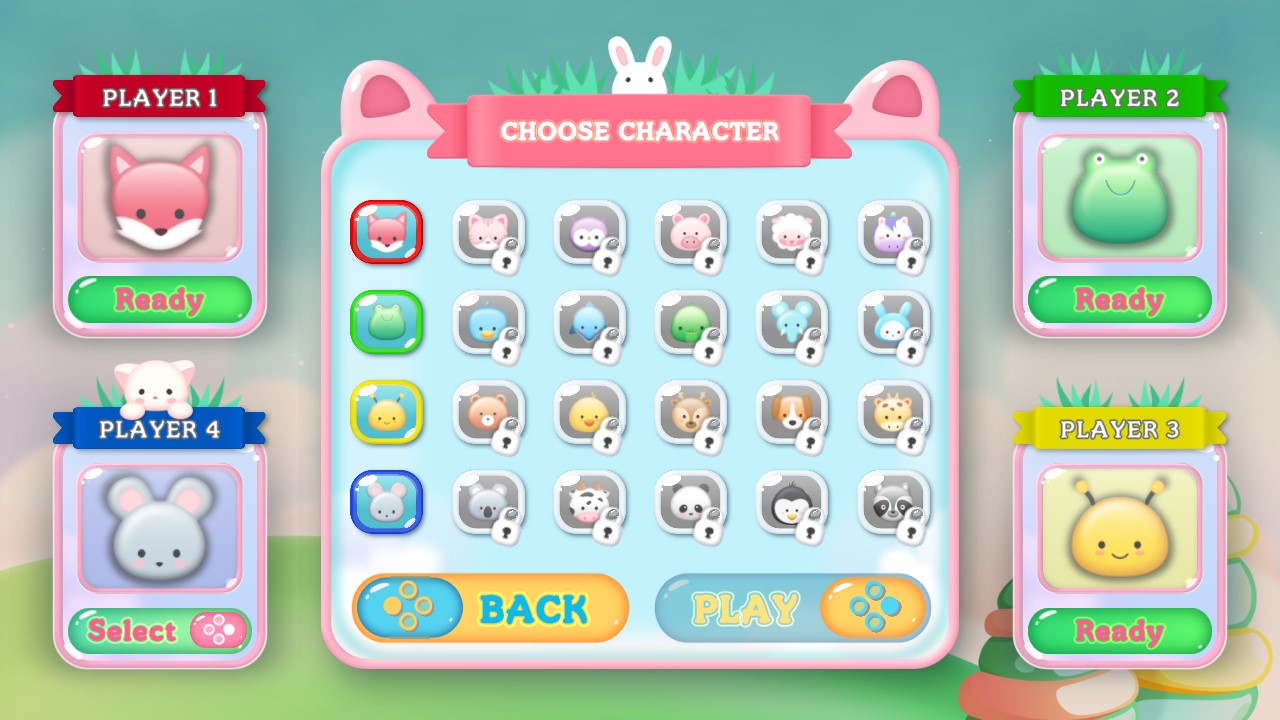Viewport: 1280px width, 720px height.
Task: Select the locked duck character
Action: point(487,322)
